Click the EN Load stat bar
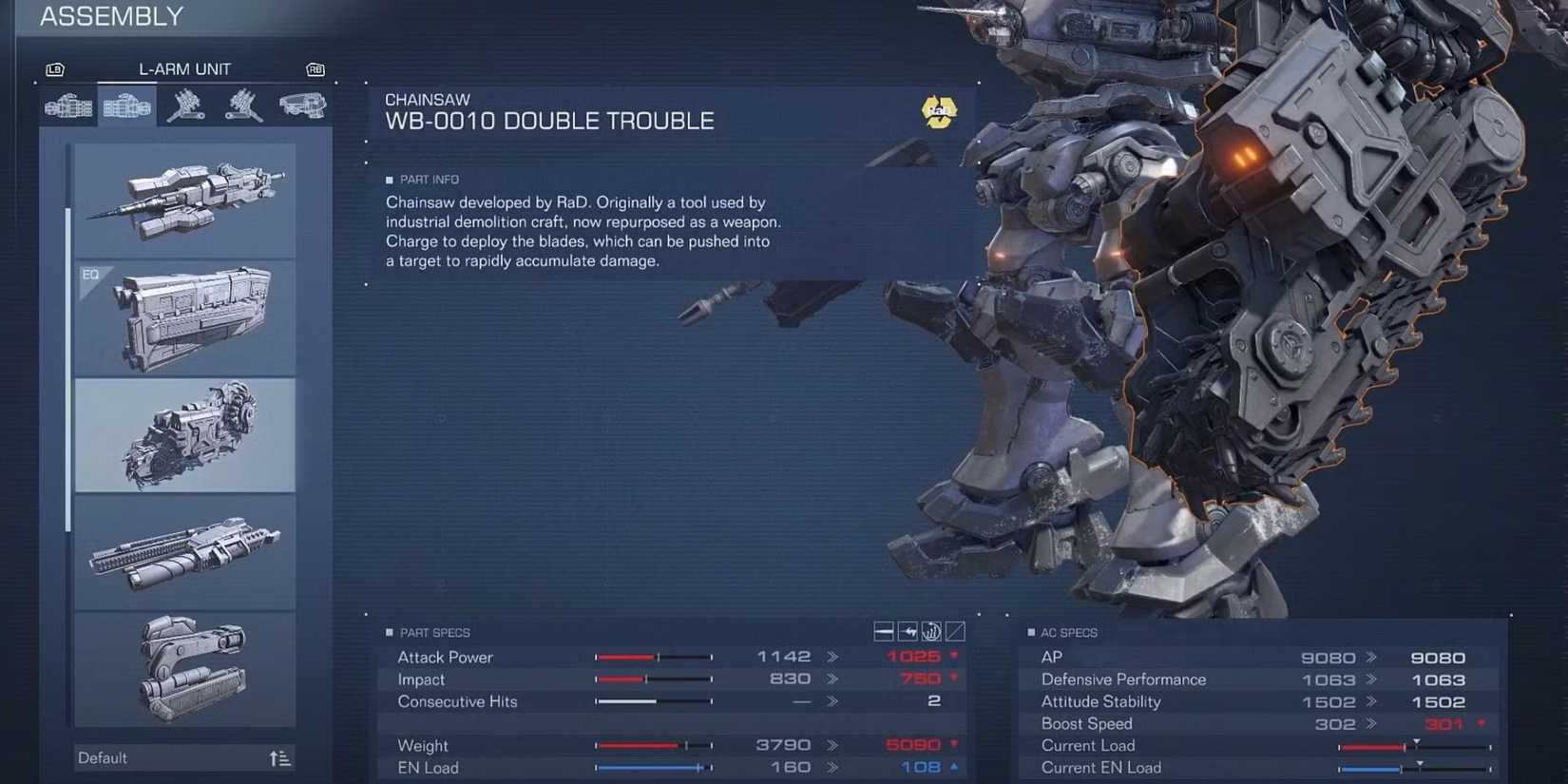Image resolution: width=1568 pixels, height=784 pixels. pos(651,768)
